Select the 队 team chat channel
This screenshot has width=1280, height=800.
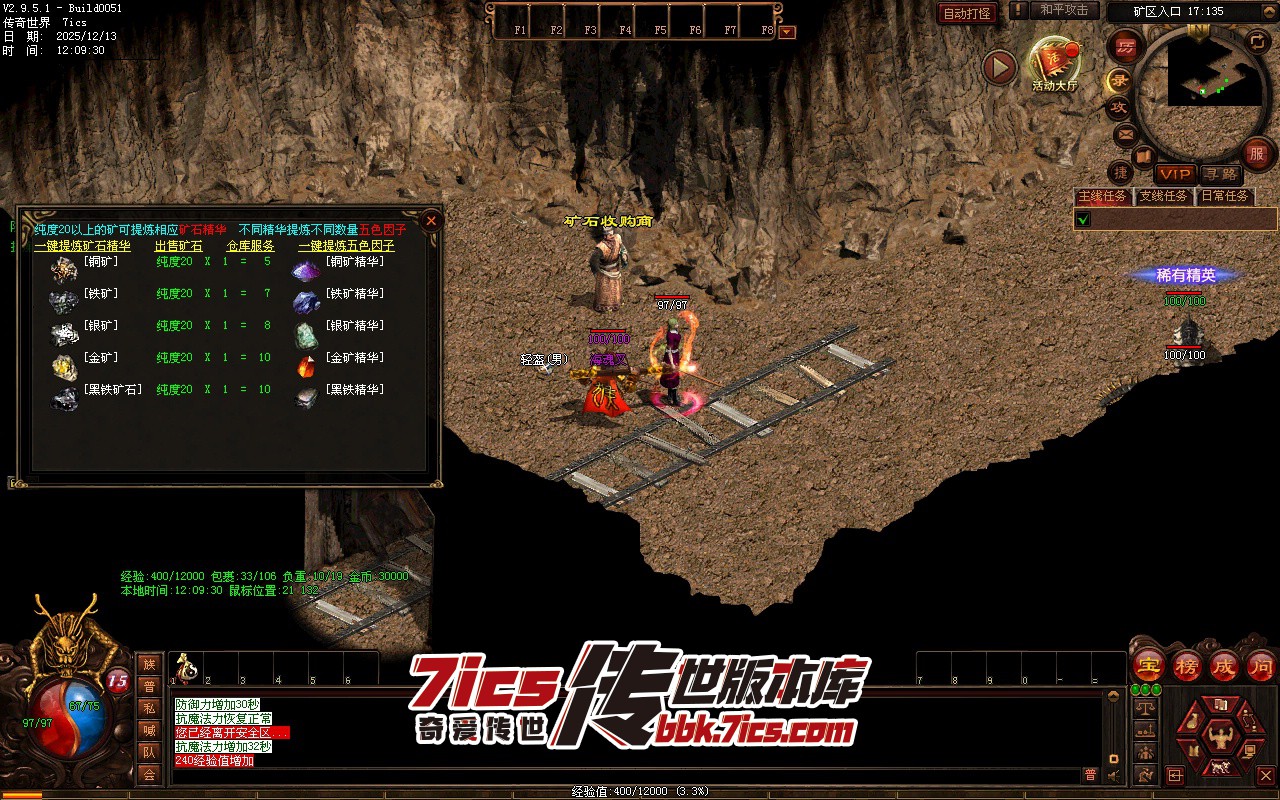149,752
